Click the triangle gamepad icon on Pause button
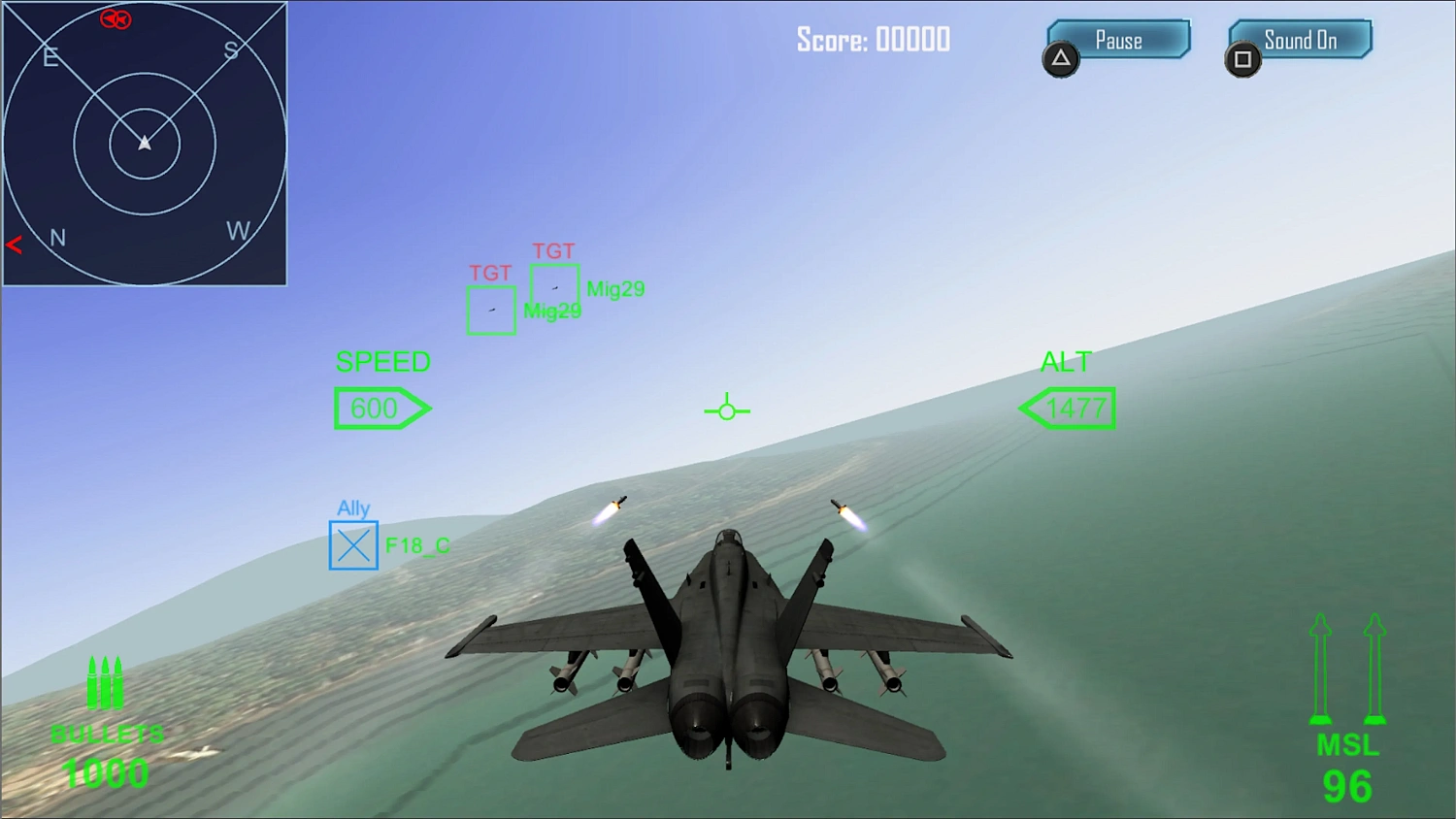1456x819 pixels. 1061,59
